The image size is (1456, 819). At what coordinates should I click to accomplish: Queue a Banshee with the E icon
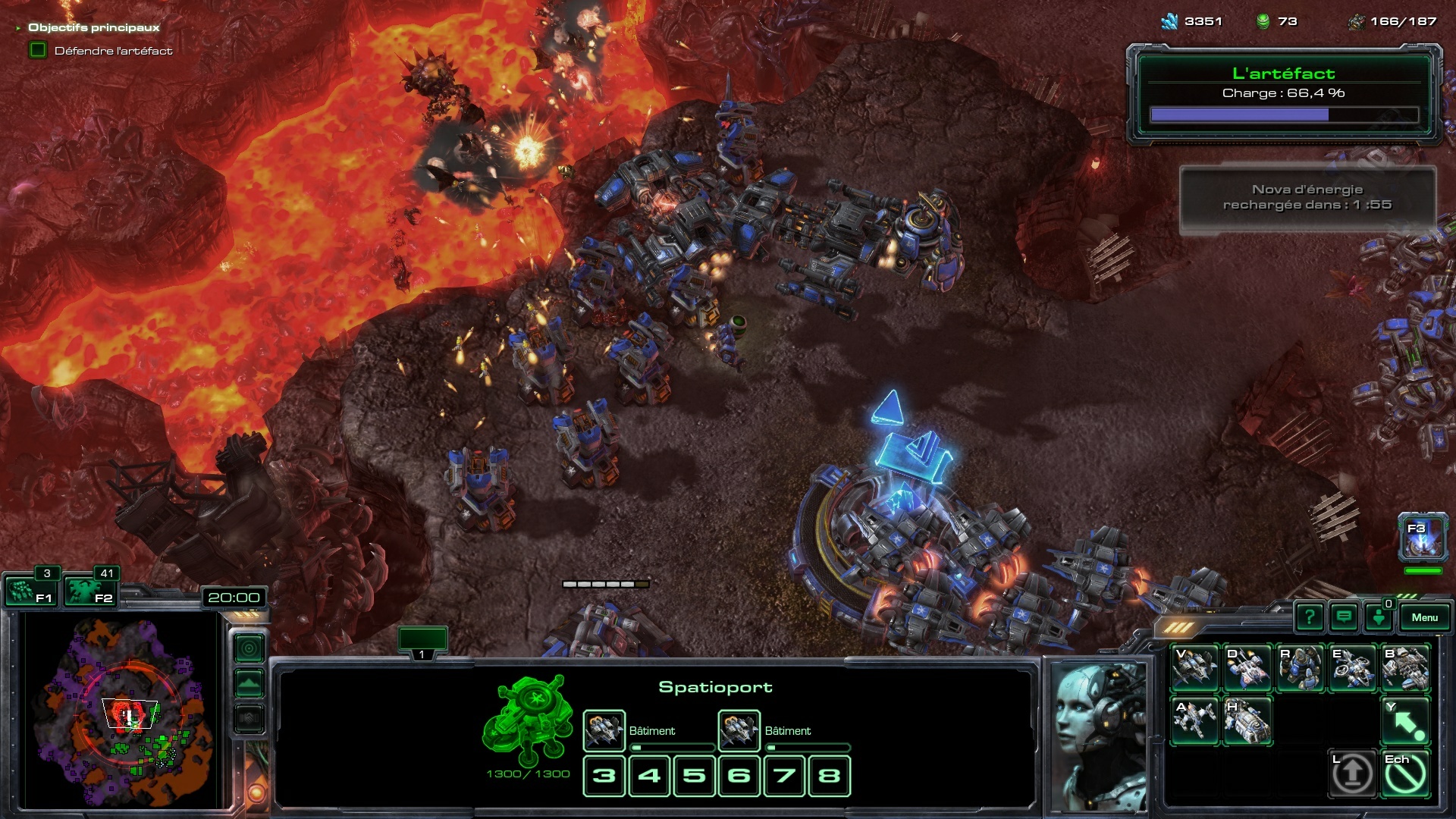point(1352,668)
